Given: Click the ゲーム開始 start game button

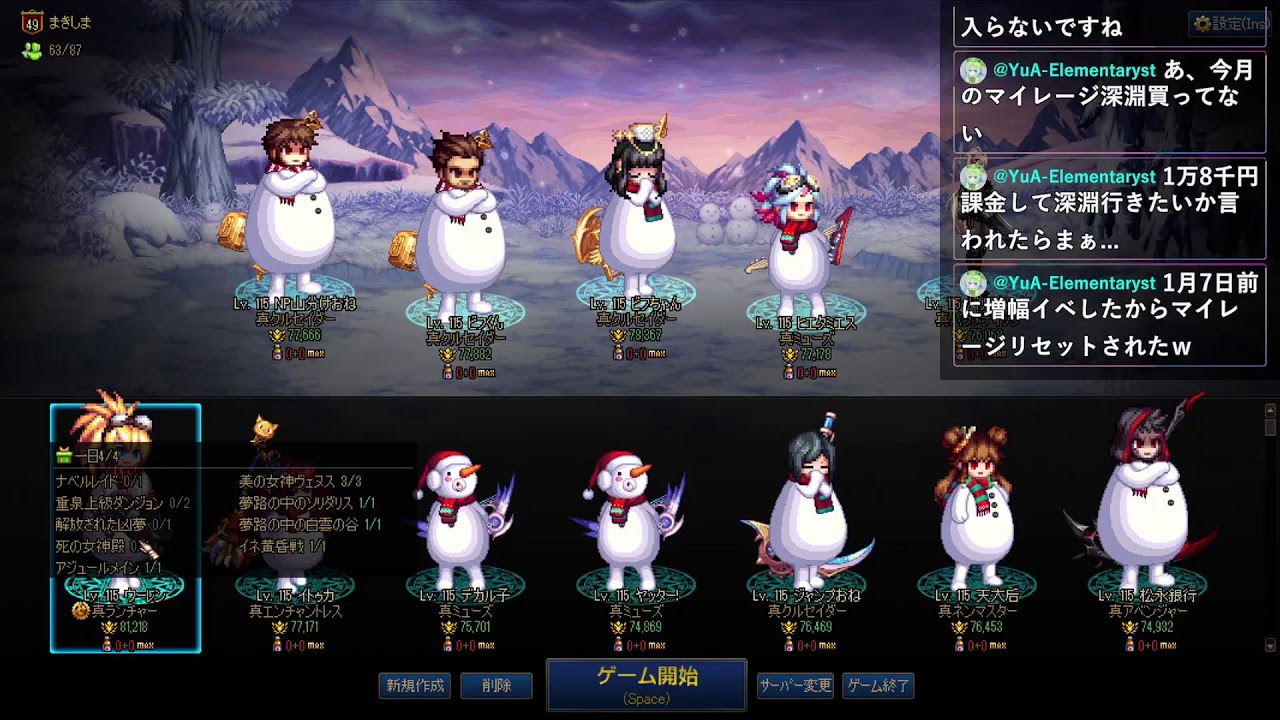Looking at the screenshot, I should (x=646, y=684).
